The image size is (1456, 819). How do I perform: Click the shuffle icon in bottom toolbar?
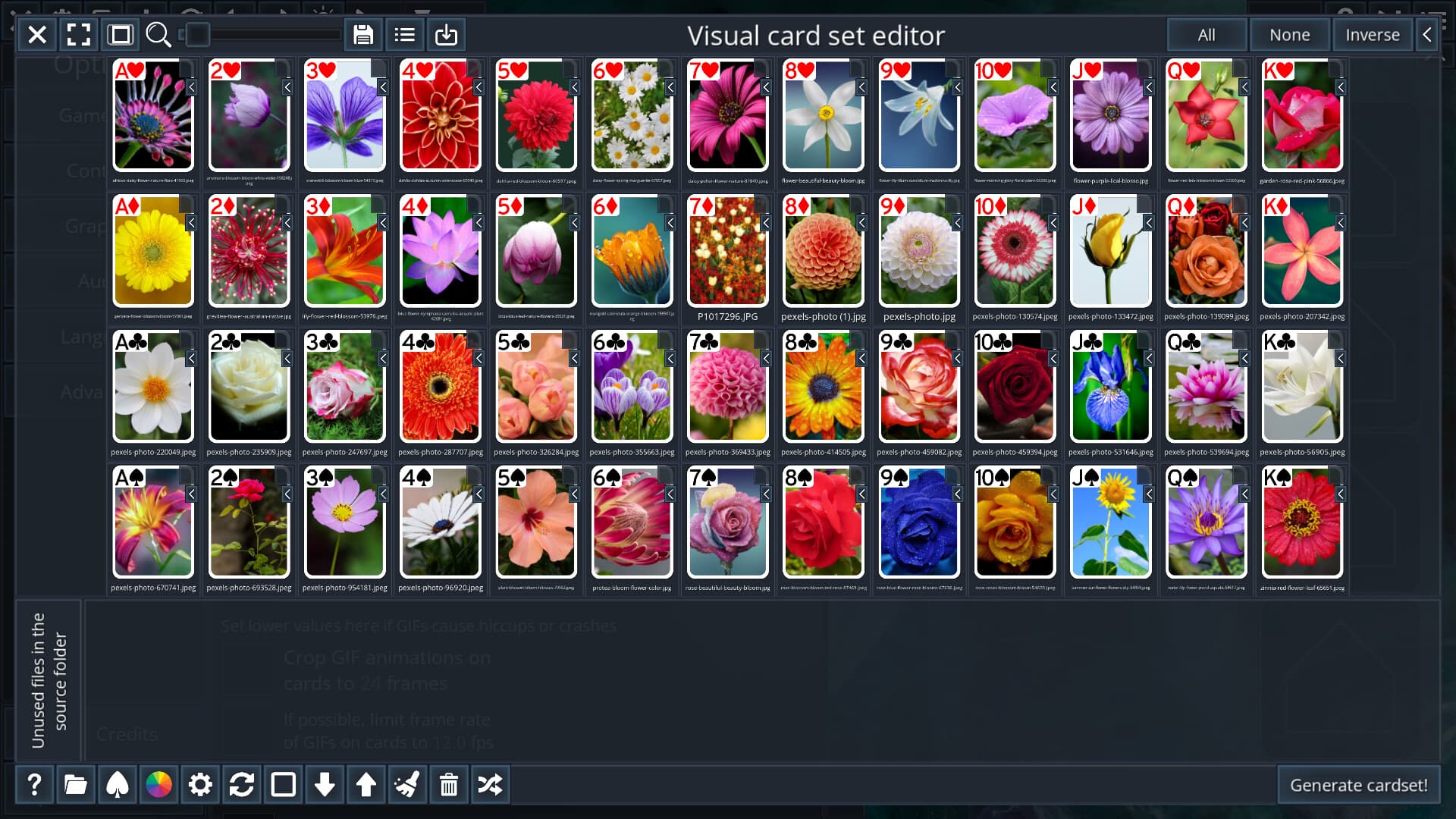[x=491, y=785]
